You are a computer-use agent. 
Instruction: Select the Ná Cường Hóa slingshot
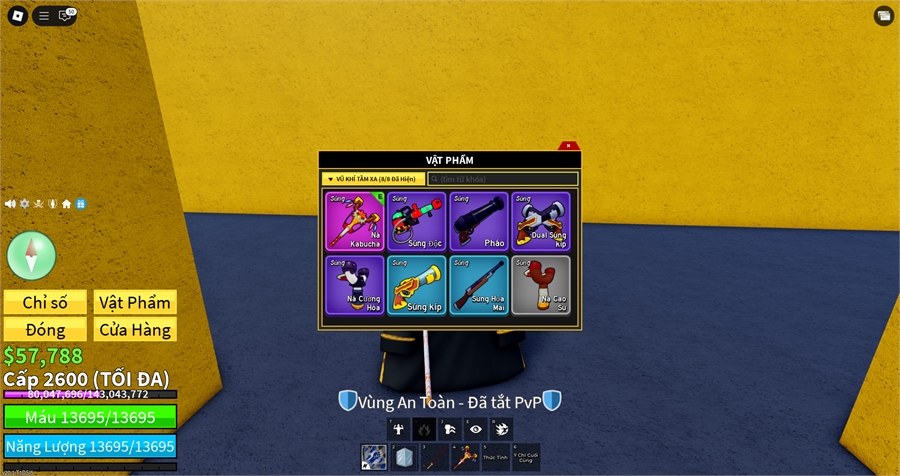(354, 285)
